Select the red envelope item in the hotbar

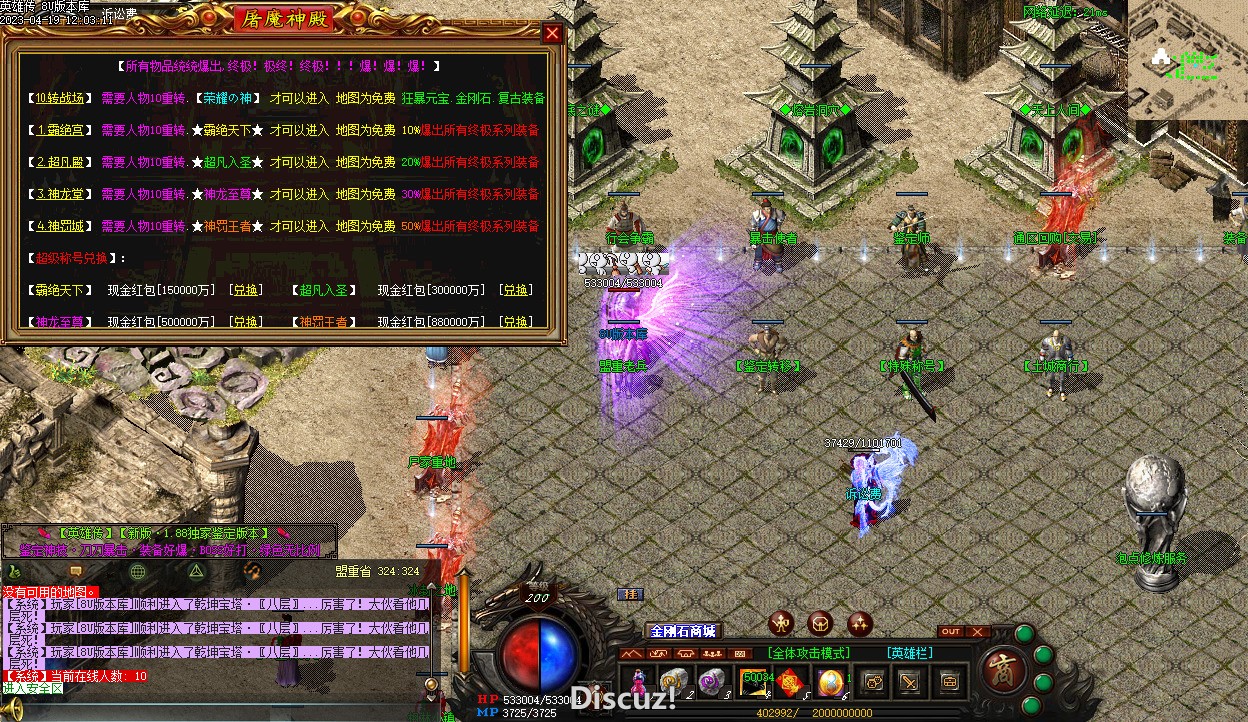click(x=791, y=682)
